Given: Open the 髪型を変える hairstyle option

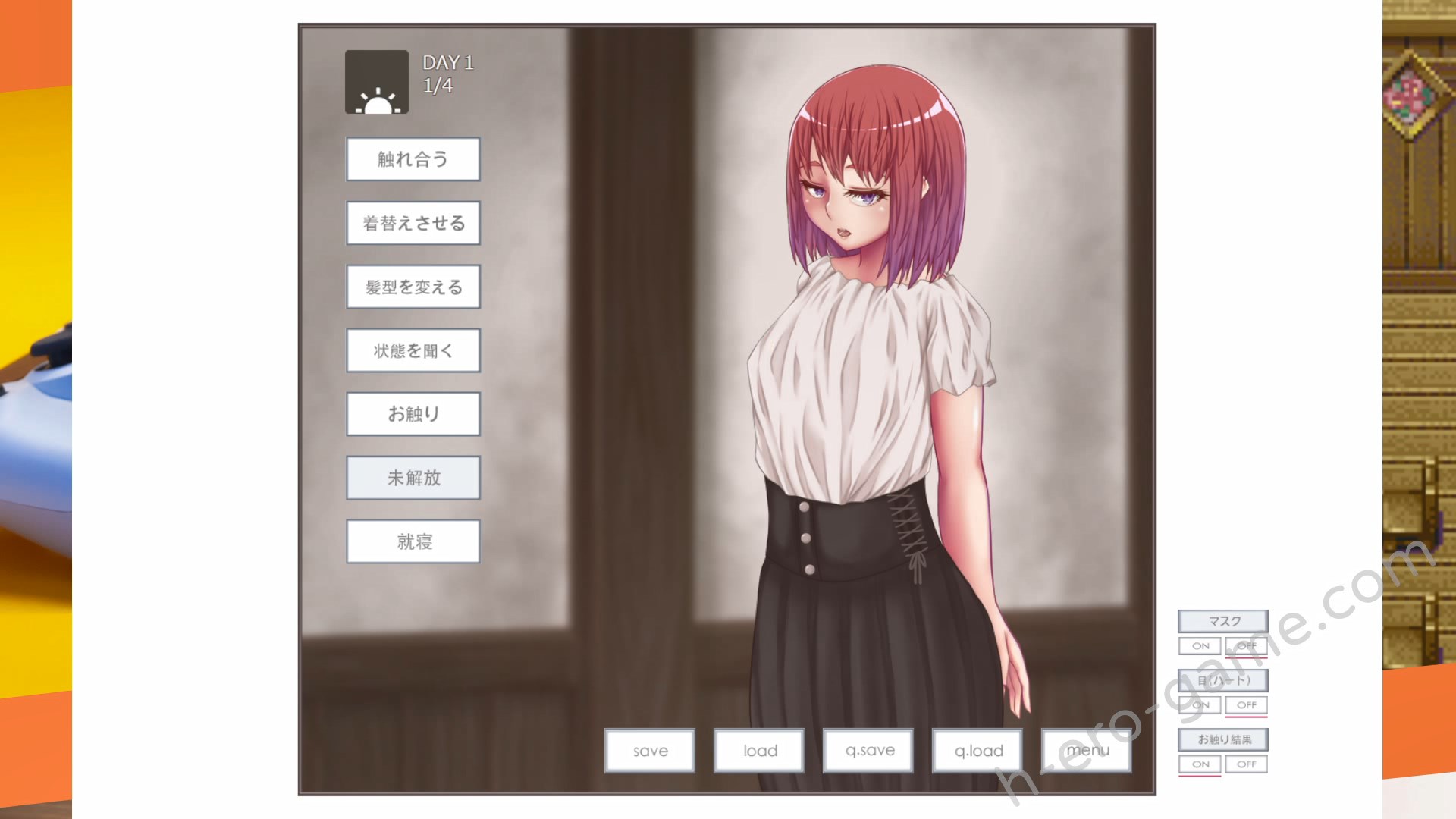Looking at the screenshot, I should tap(413, 287).
